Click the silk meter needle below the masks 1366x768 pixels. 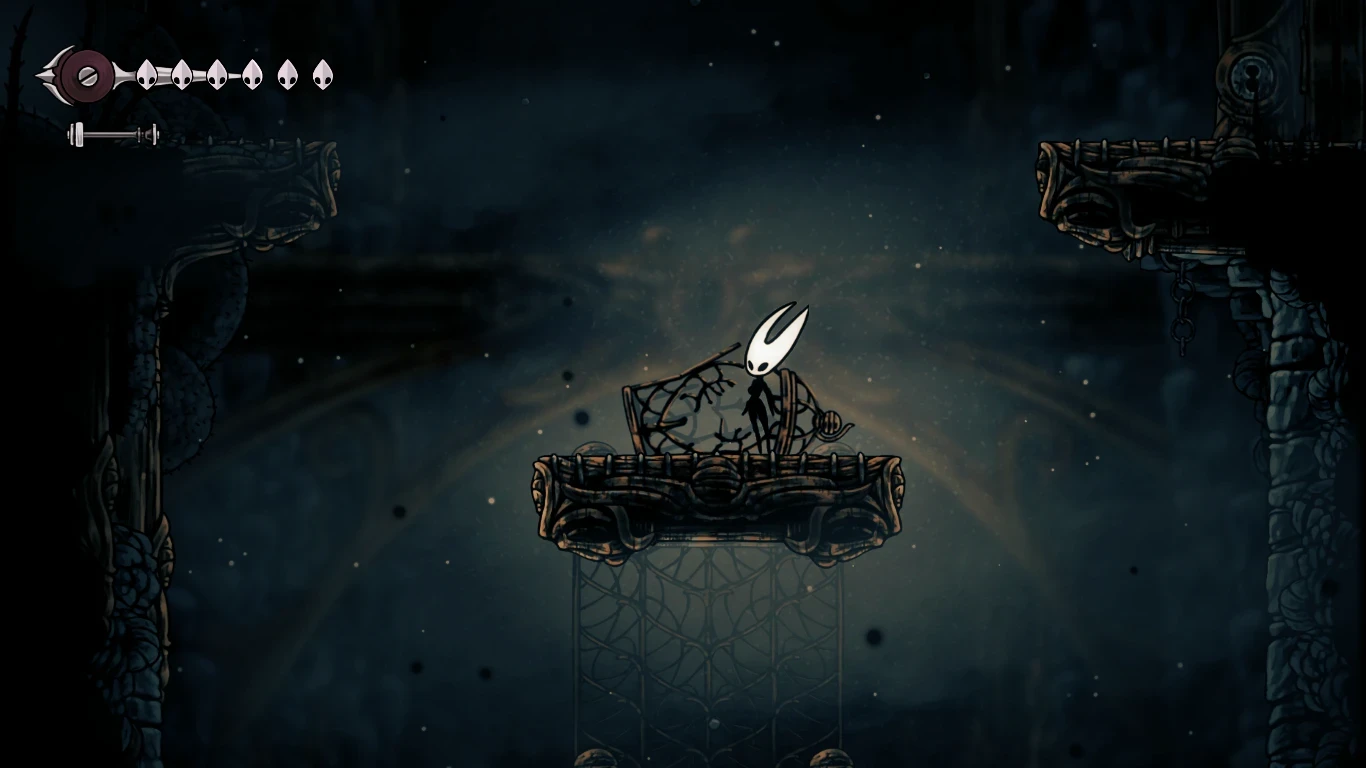point(112,133)
